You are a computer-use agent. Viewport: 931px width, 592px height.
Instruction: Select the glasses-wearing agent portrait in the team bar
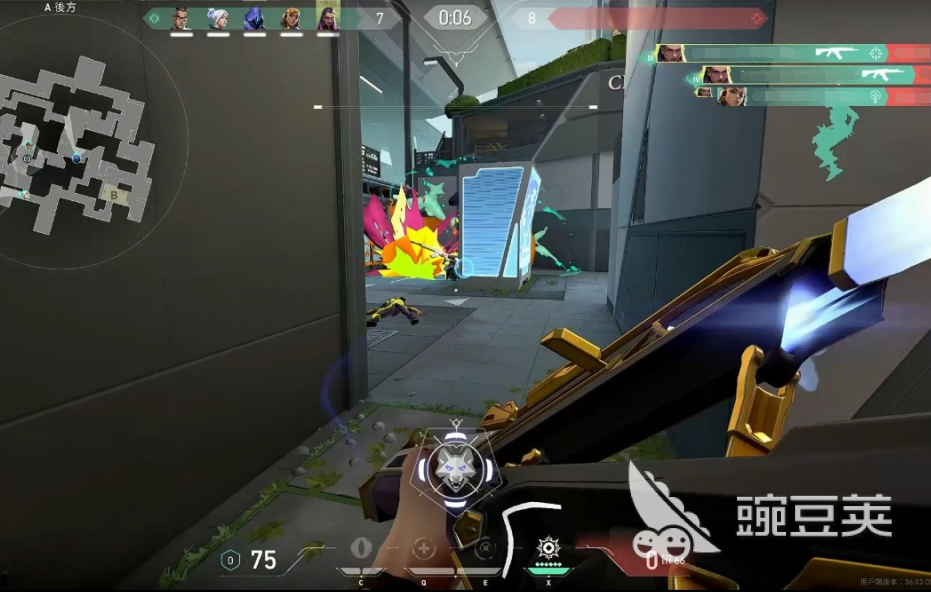click(x=181, y=18)
